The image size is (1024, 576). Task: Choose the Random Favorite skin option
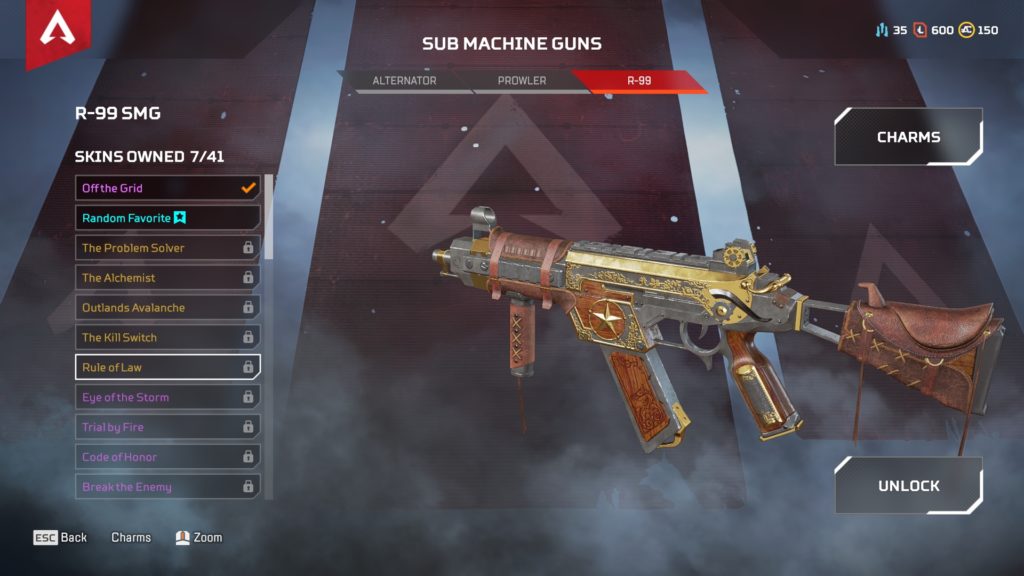click(168, 218)
